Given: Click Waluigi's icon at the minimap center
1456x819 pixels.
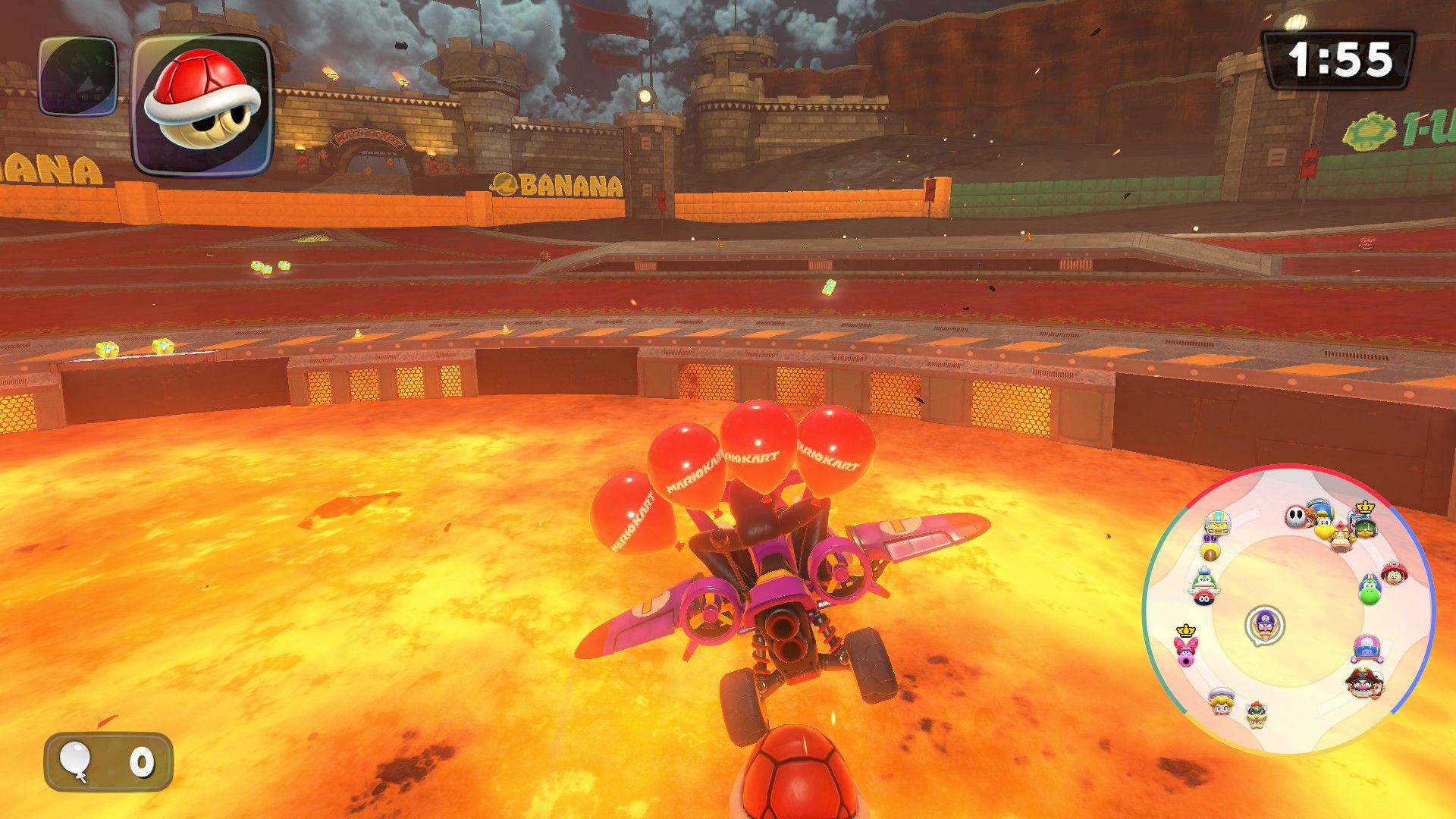Looking at the screenshot, I should (x=1265, y=625).
